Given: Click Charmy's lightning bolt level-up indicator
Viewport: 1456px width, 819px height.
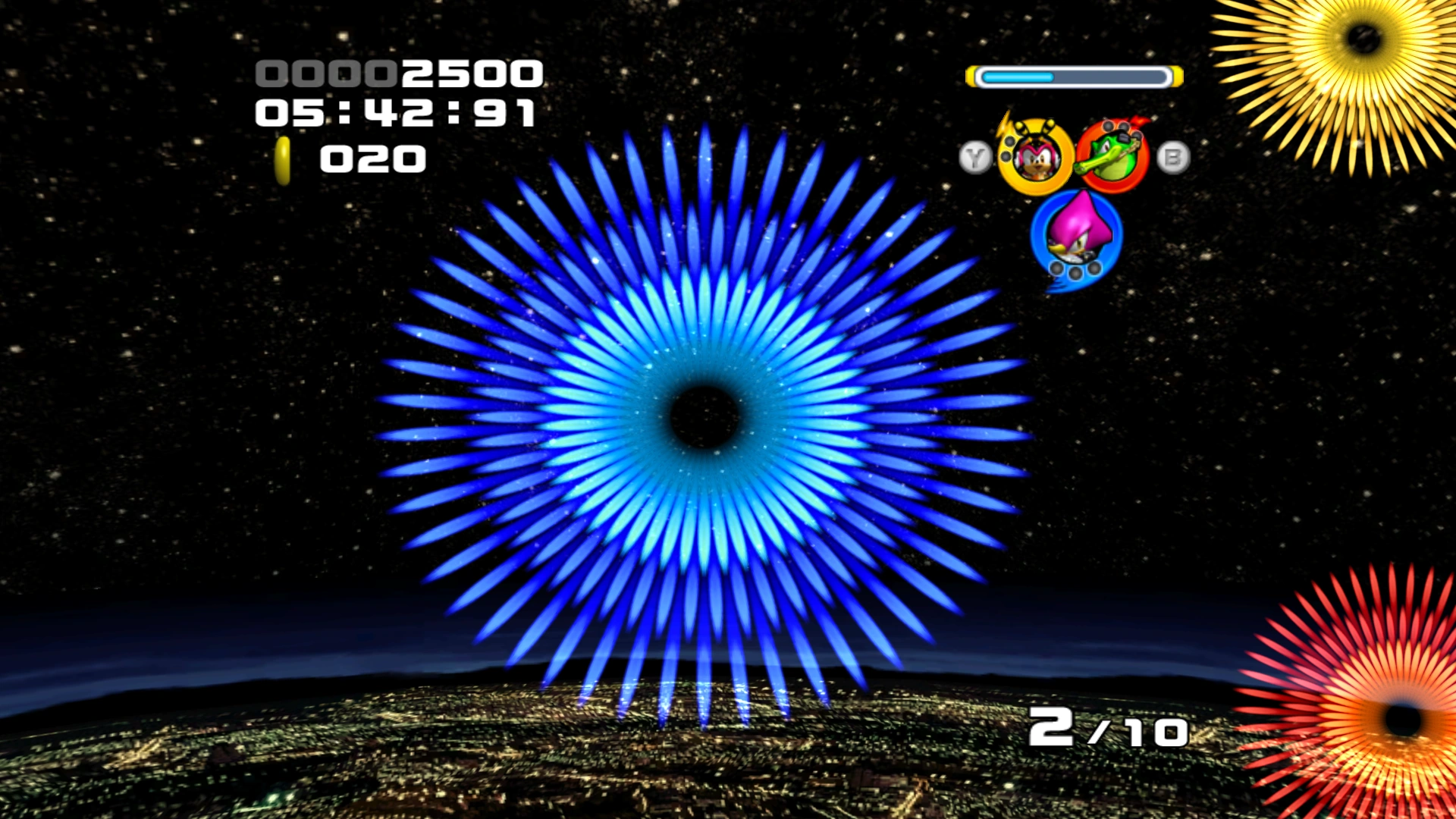Looking at the screenshot, I should [1004, 126].
